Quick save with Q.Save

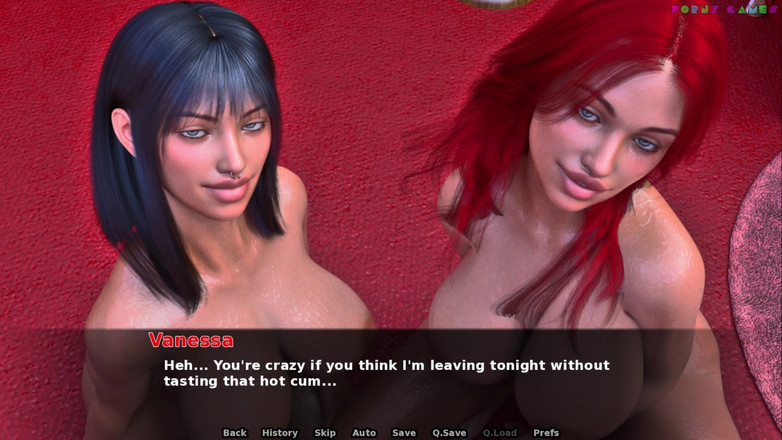449,433
